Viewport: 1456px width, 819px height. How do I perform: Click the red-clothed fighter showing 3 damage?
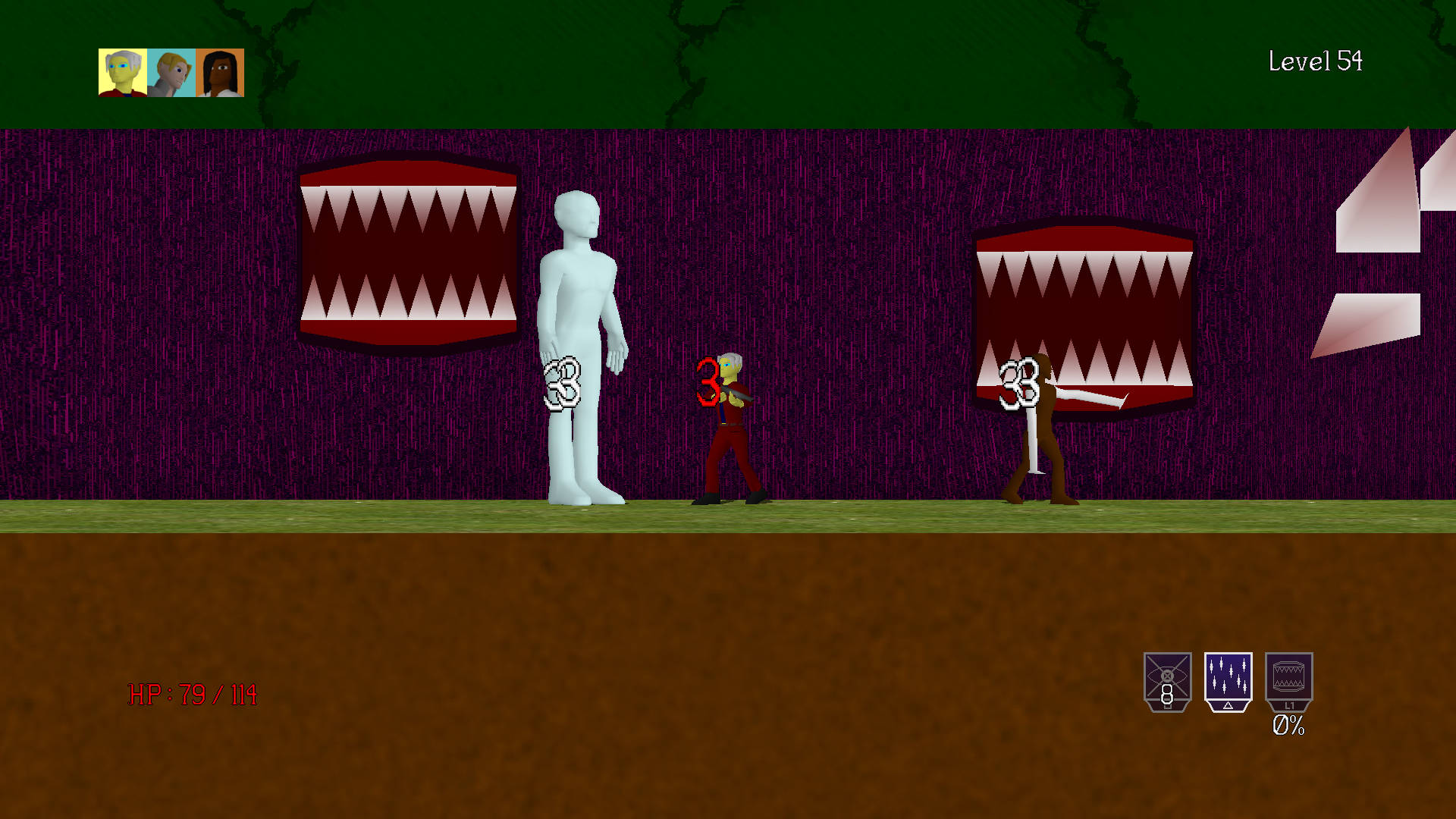728,432
